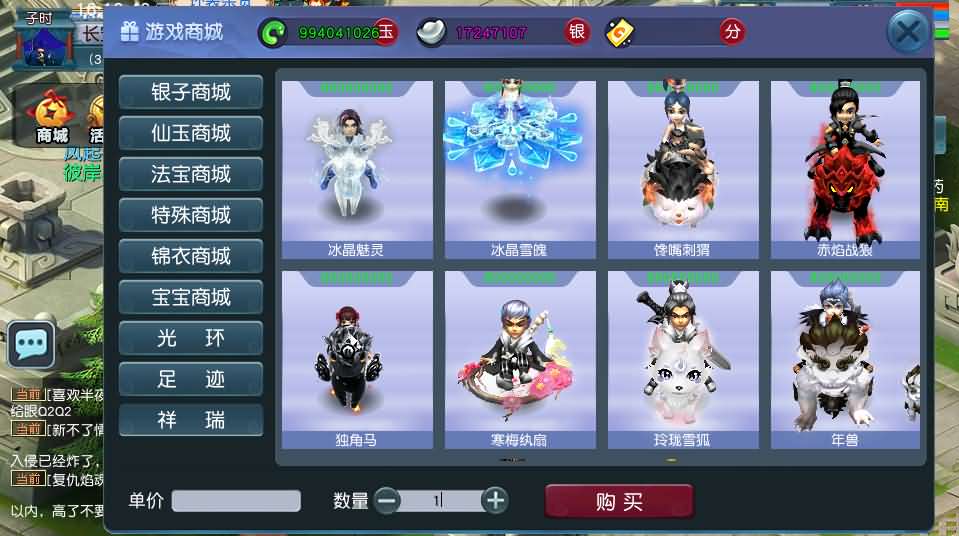Image resolution: width=959 pixels, height=536 pixels.
Task: Open the 锦衣商城 category
Action: click(x=191, y=256)
